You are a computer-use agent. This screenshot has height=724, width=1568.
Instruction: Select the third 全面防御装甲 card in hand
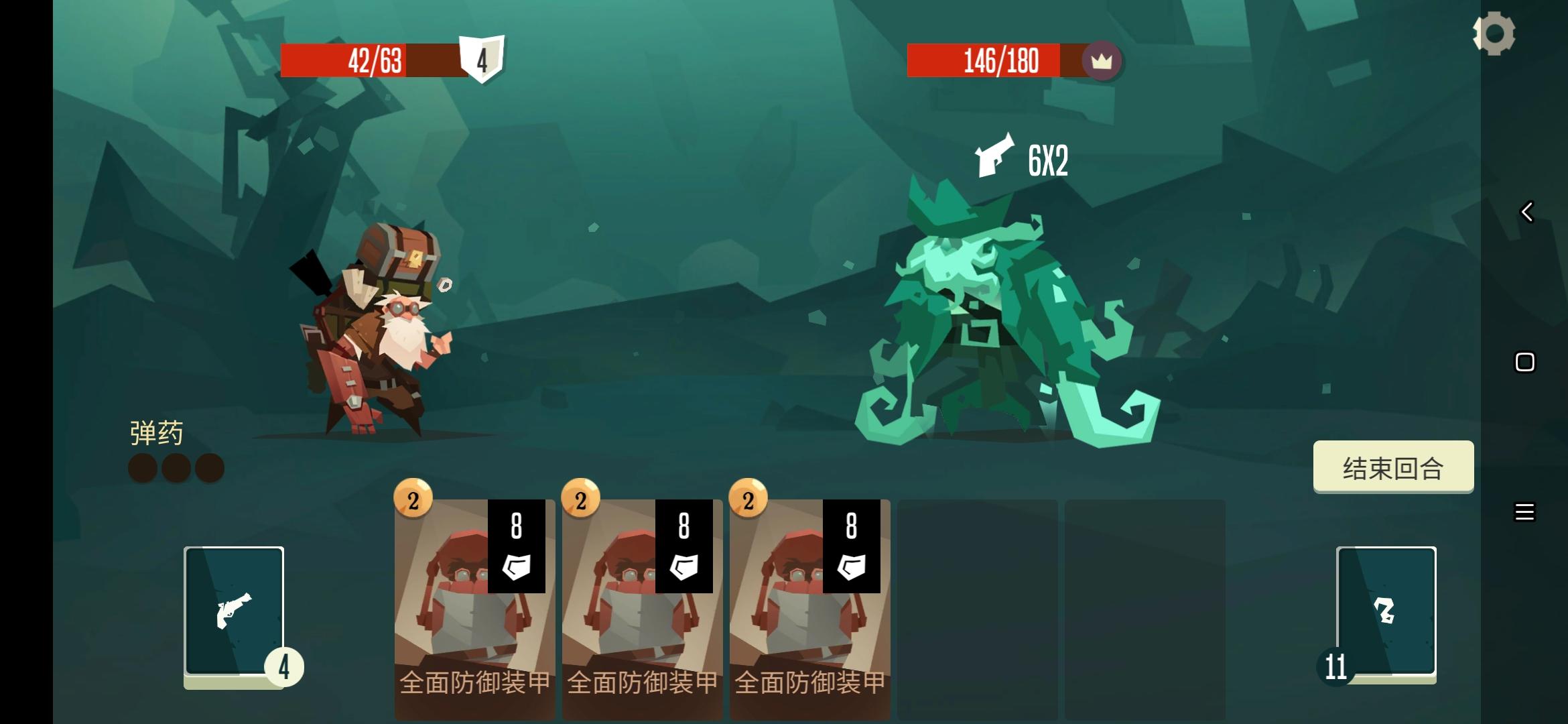pyautogui.click(x=811, y=603)
